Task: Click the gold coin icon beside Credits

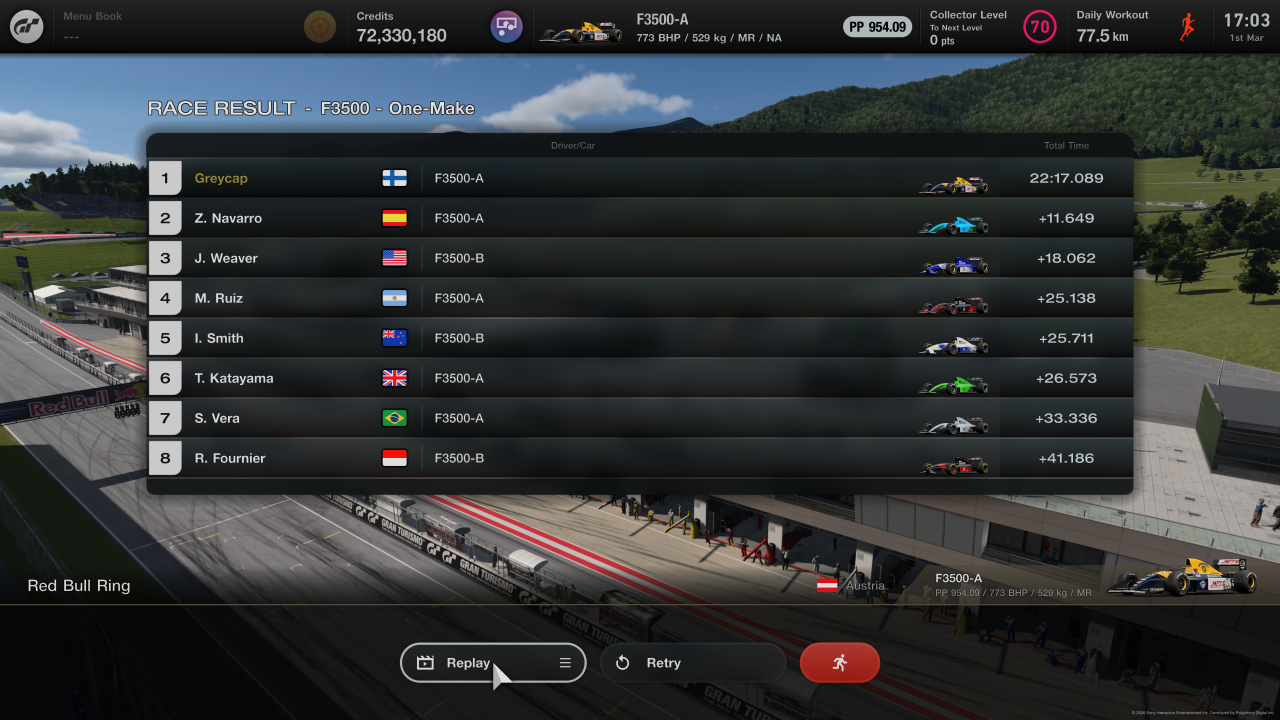Action: (x=320, y=26)
